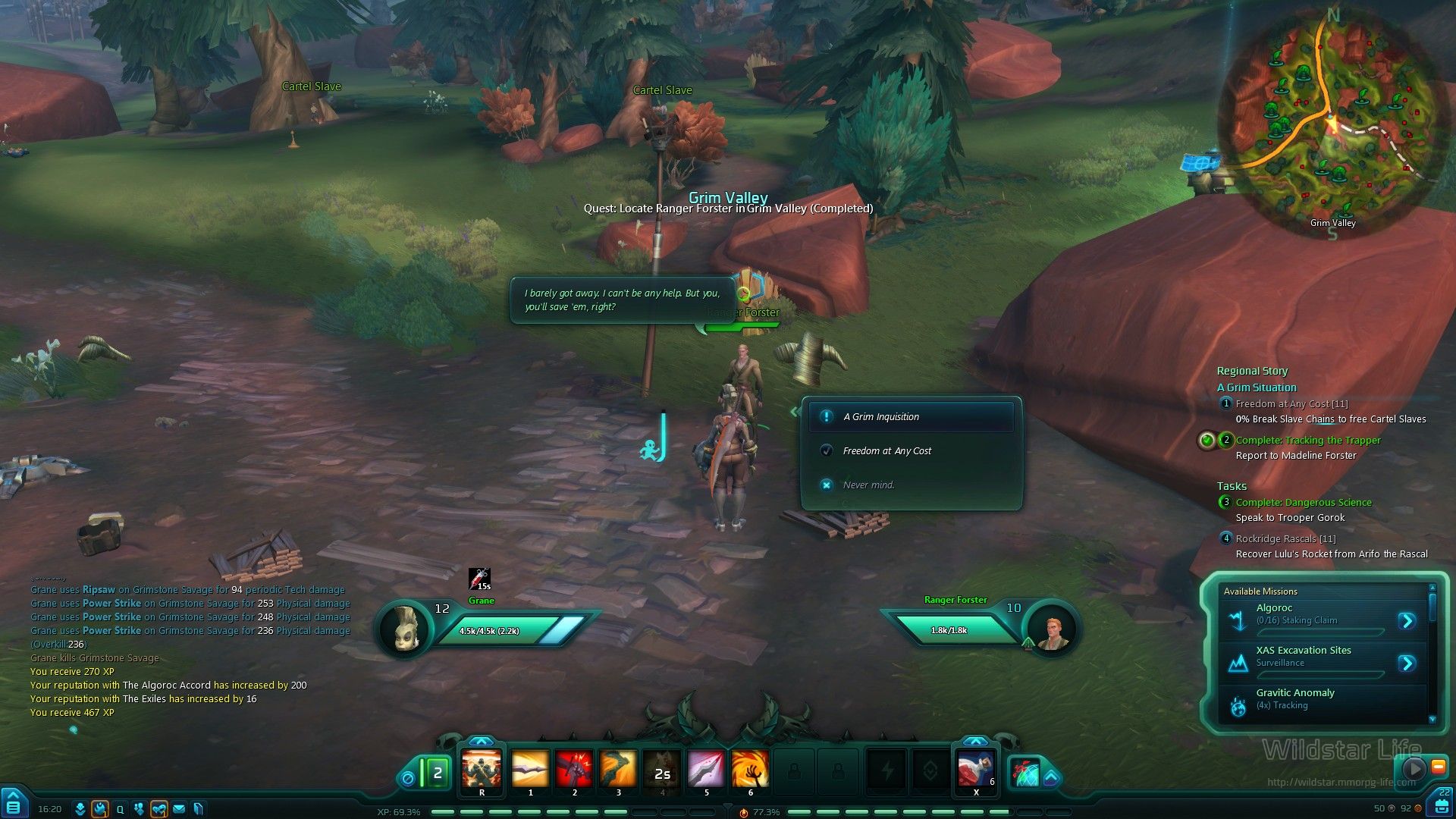1456x819 pixels.
Task: Open the mail envelope icon
Action: tap(179, 809)
